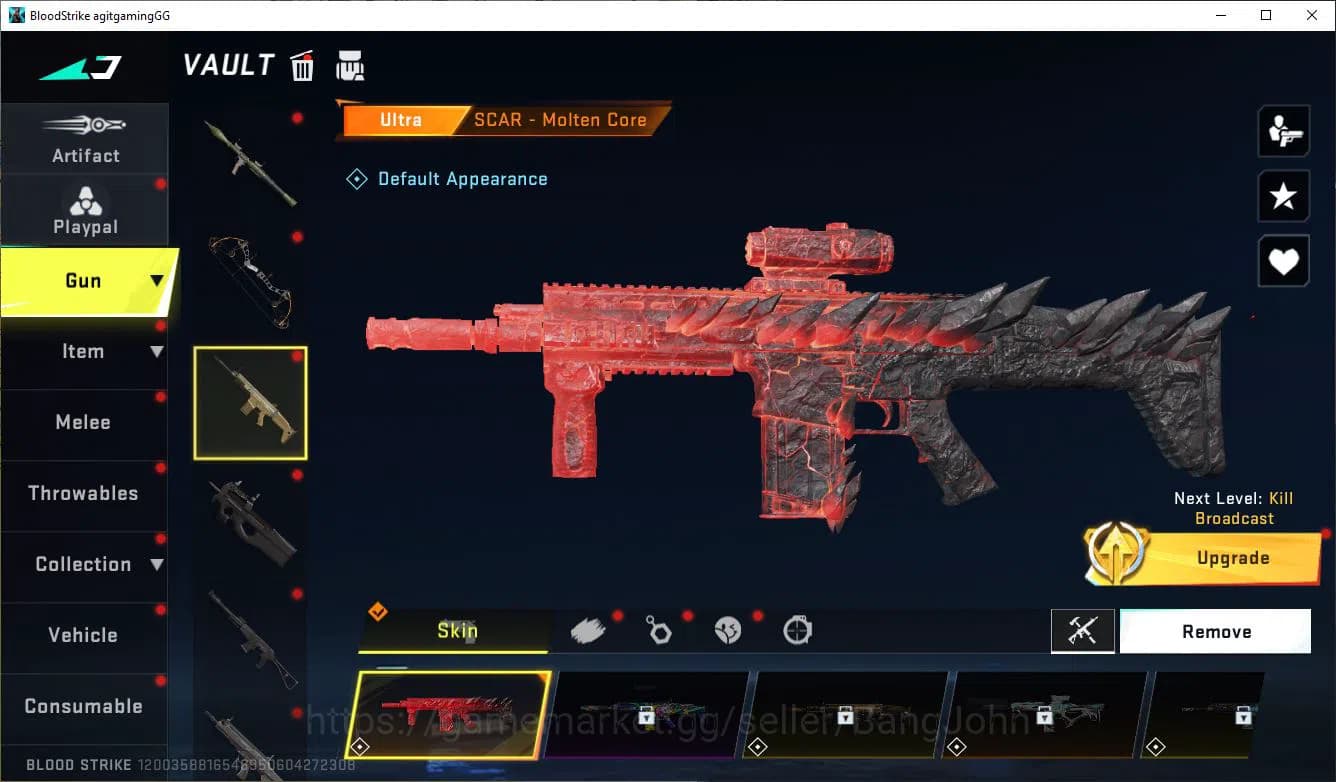Viewport: 1336px width, 782px height.
Task: Click the crossed rifles preview icon beside Remove
Action: click(1083, 631)
